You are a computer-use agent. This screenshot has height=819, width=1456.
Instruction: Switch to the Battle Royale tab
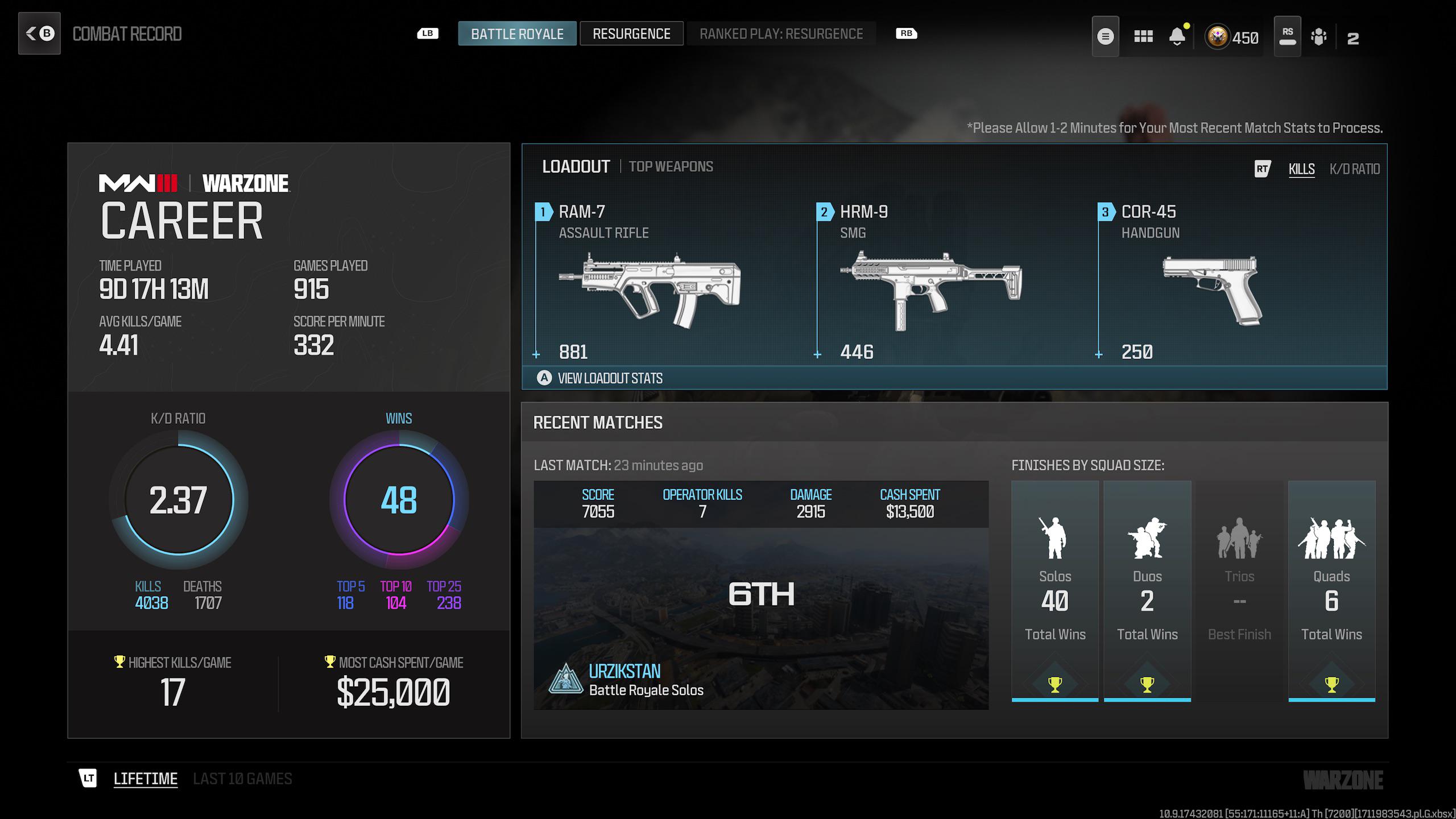pos(517,34)
